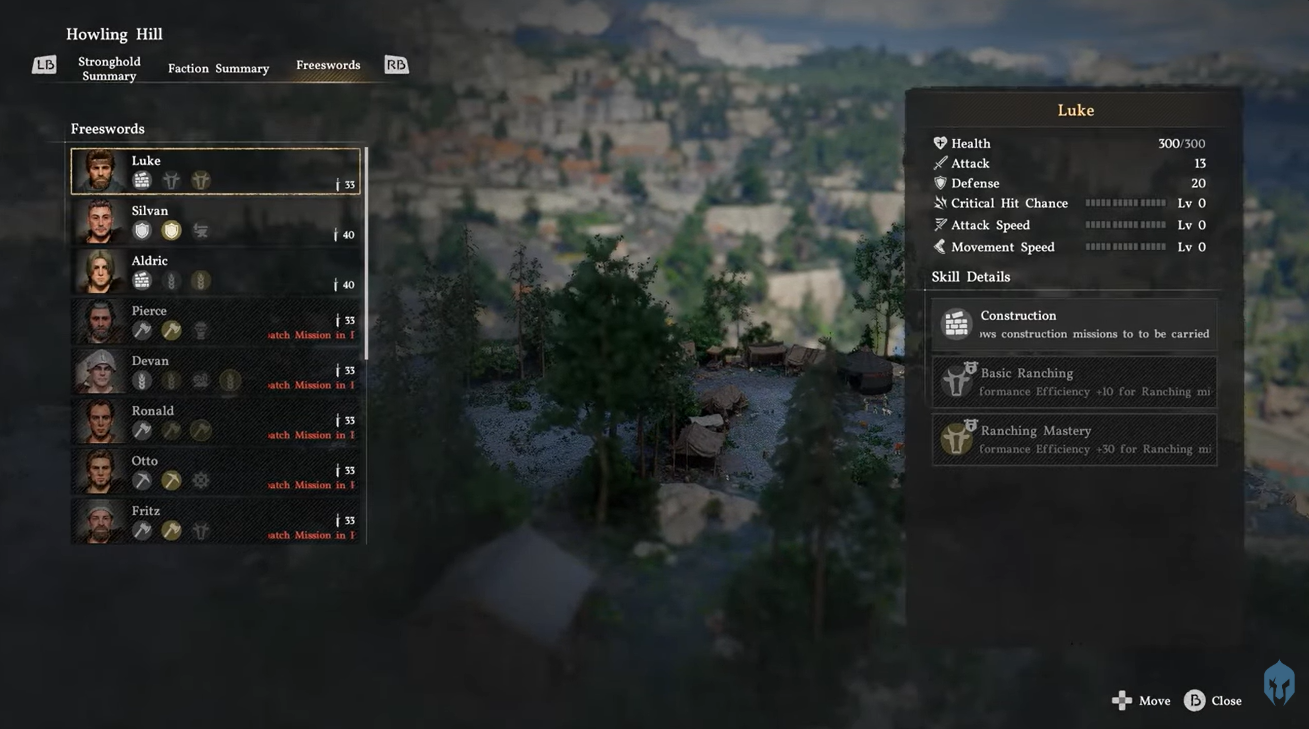Screen dimensions: 1309x729
Task: Choose Silvan from the Freeswords list
Action: [216, 221]
